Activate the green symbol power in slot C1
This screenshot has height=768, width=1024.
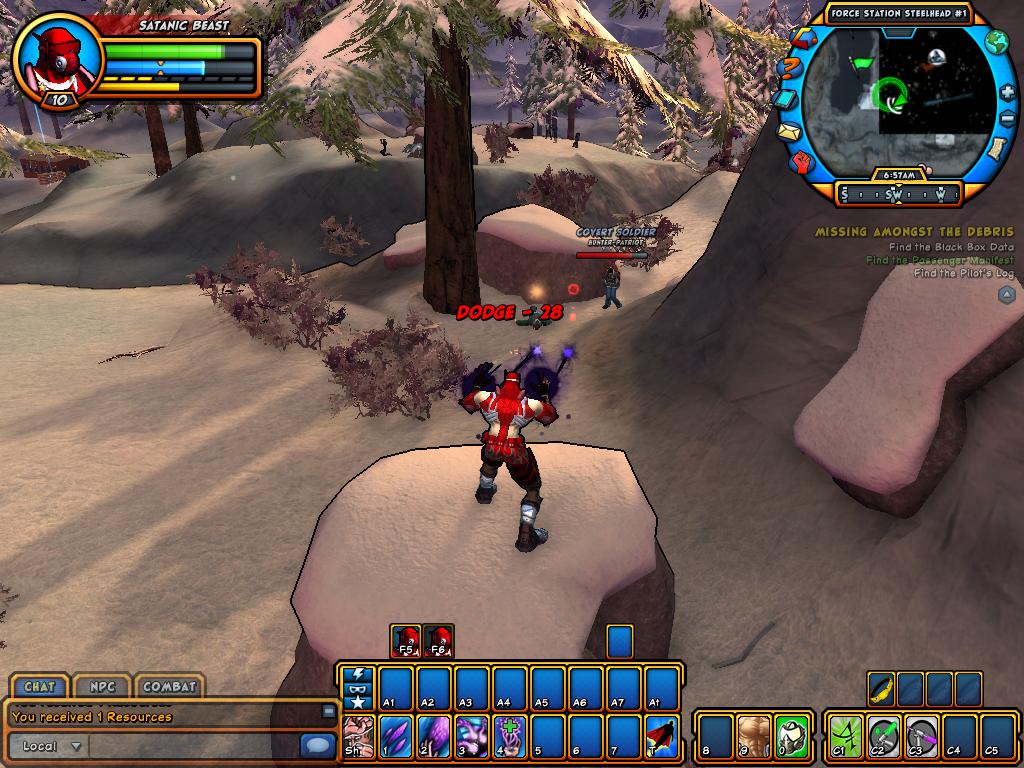click(845, 735)
